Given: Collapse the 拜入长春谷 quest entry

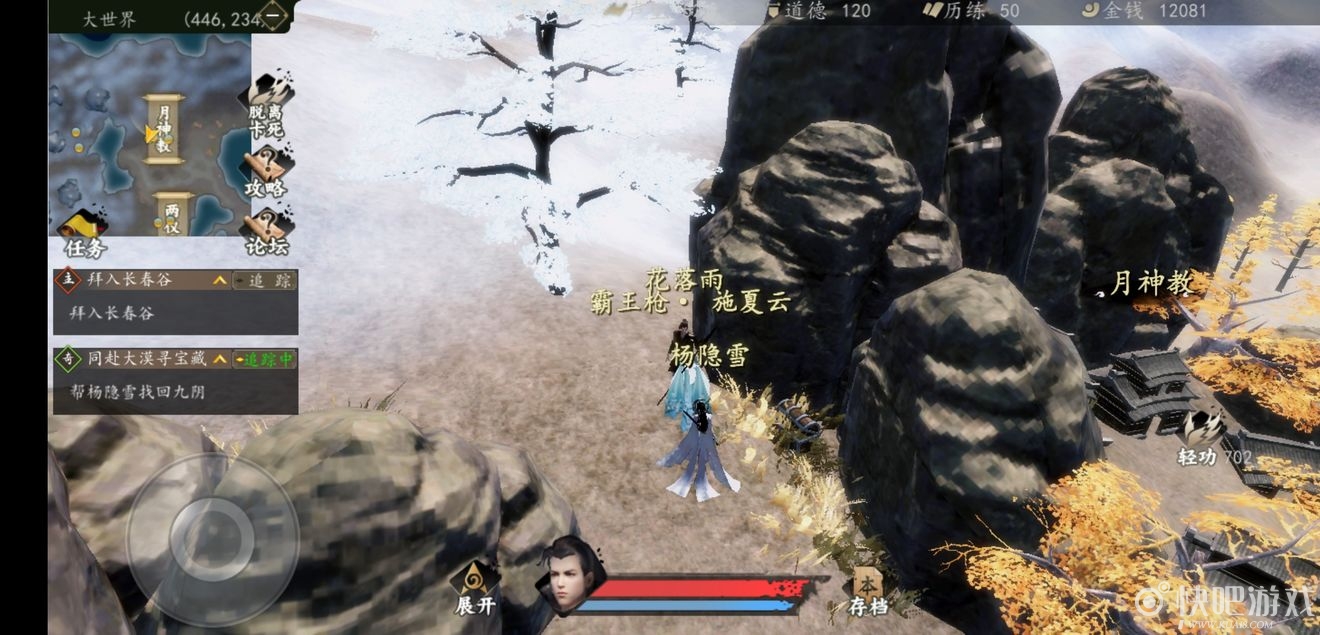Looking at the screenshot, I should [219, 281].
